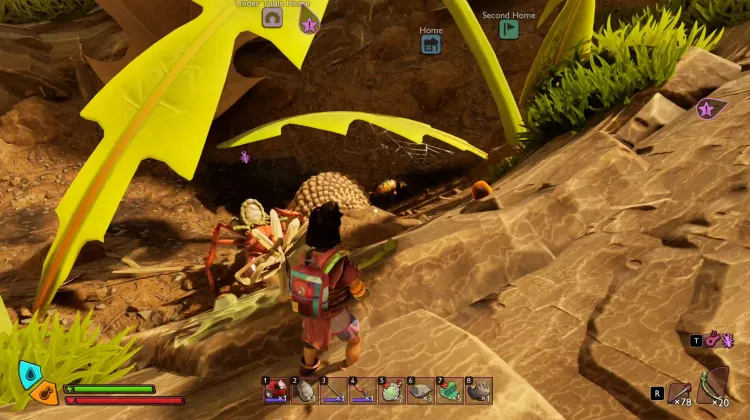Viewport: 750px width, 420px height.
Task: Select the stone item in slot 6
Action: tap(420, 390)
